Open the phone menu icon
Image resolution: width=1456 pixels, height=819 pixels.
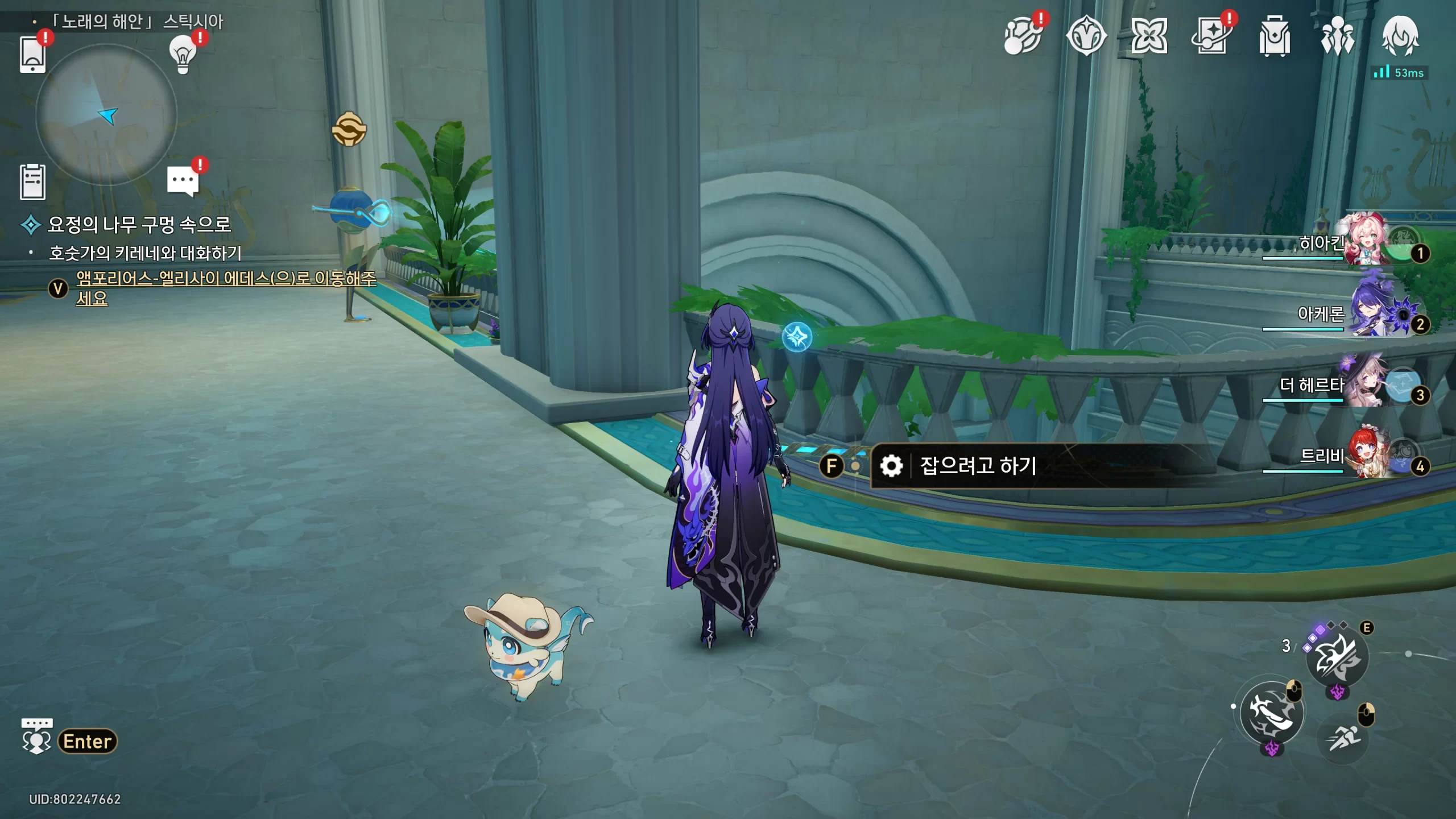32,54
